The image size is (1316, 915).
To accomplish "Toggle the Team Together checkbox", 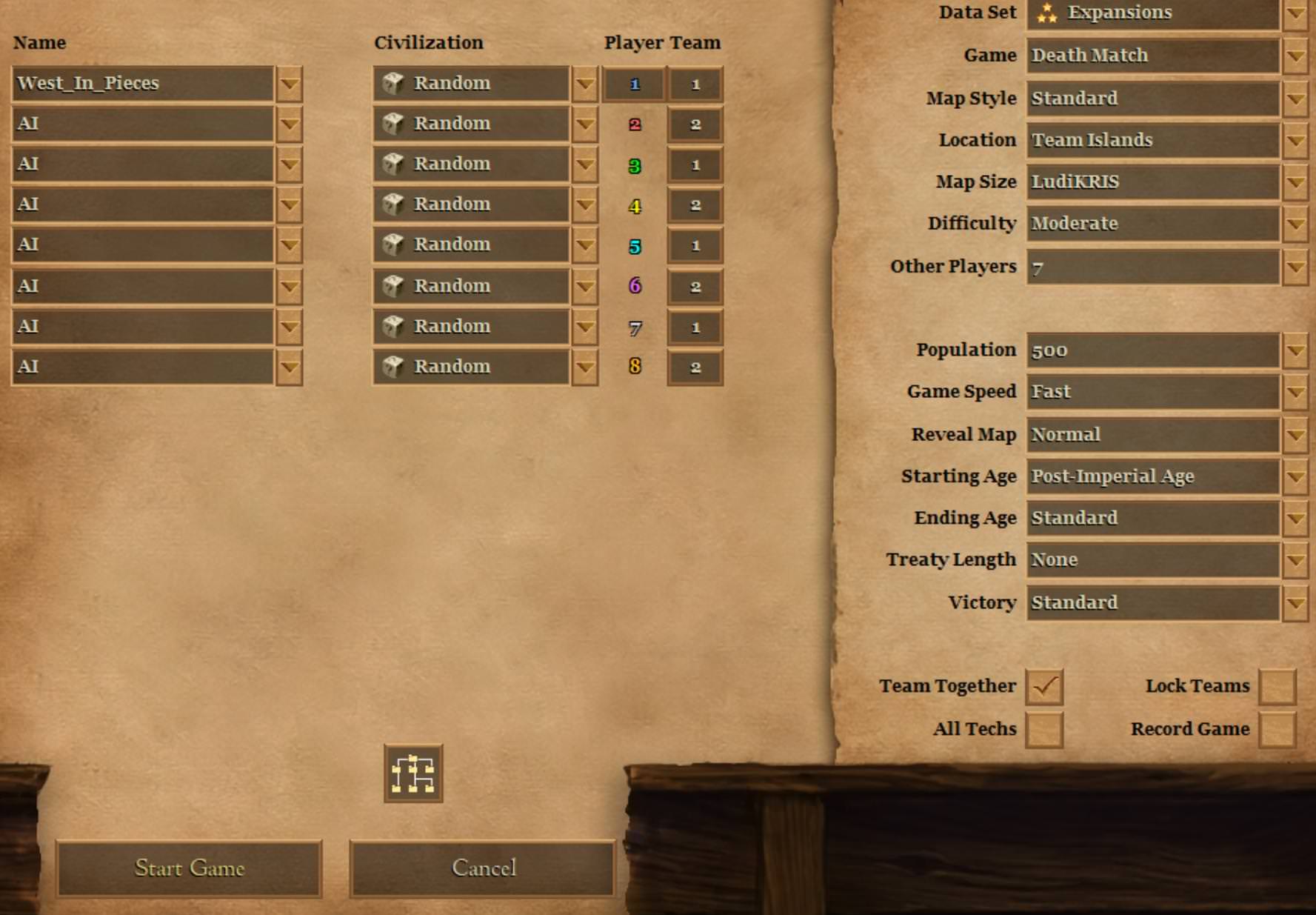I will tap(1044, 687).
